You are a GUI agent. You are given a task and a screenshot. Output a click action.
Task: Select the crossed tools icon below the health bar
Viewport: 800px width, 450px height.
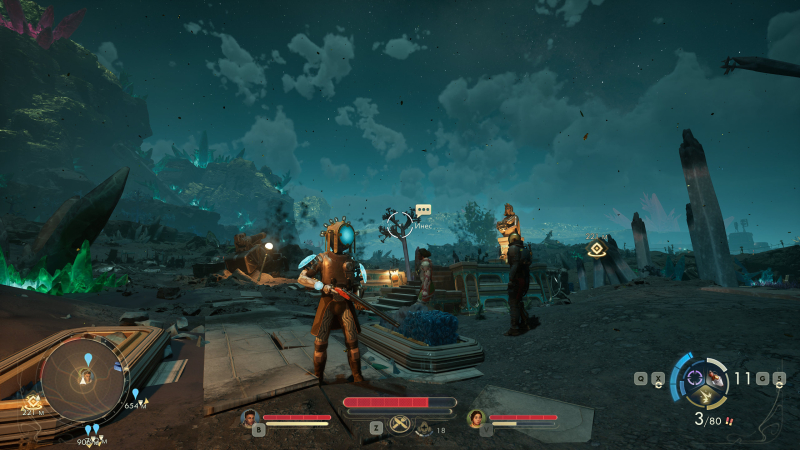click(x=400, y=425)
